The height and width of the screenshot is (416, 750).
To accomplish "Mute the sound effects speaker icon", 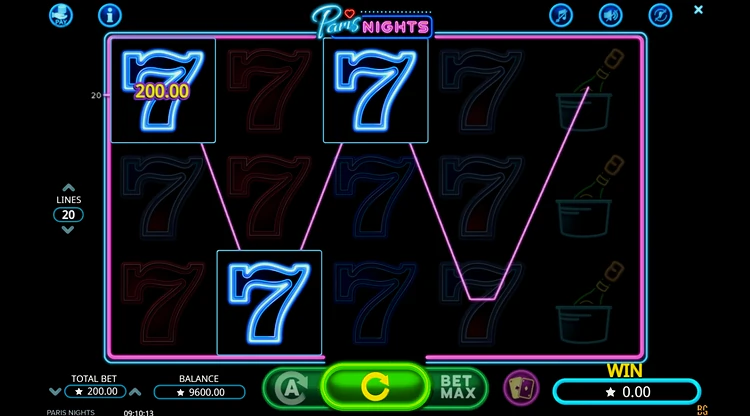I will click(x=610, y=15).
